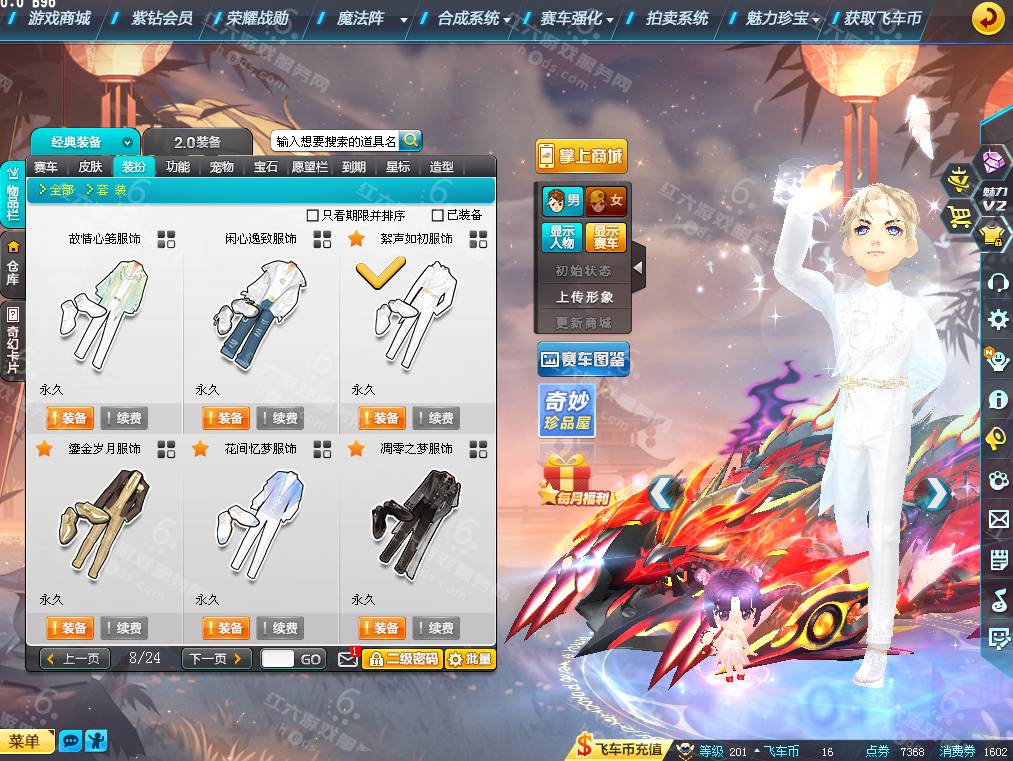Select the 女 female character option
Image resolution: width=1013 pixels, height=761 pixels.
point(606,201)
